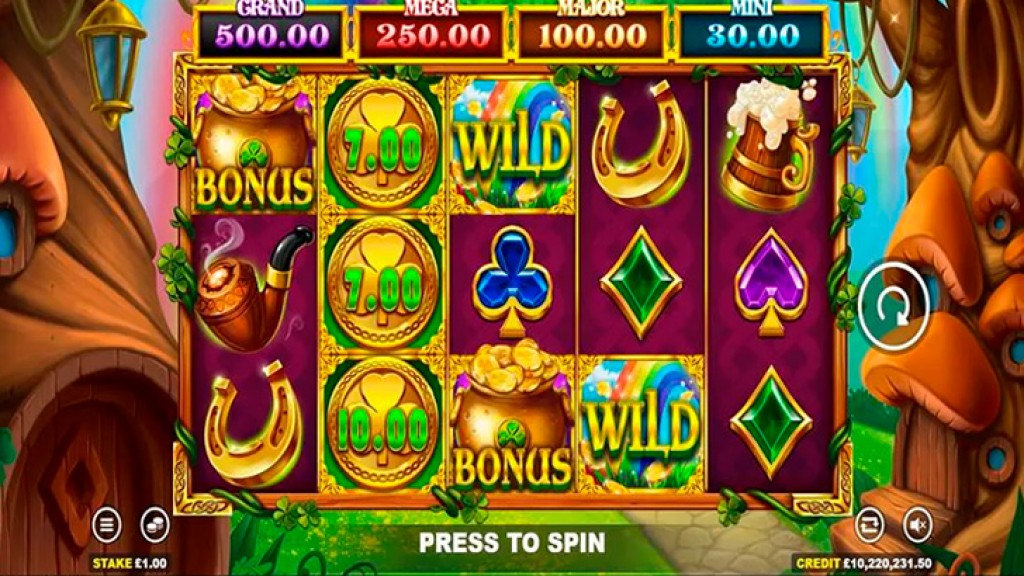The image size is (1024, 576).
Task: Spin the reels with the circular arrow button
Action: coord(896,306)
